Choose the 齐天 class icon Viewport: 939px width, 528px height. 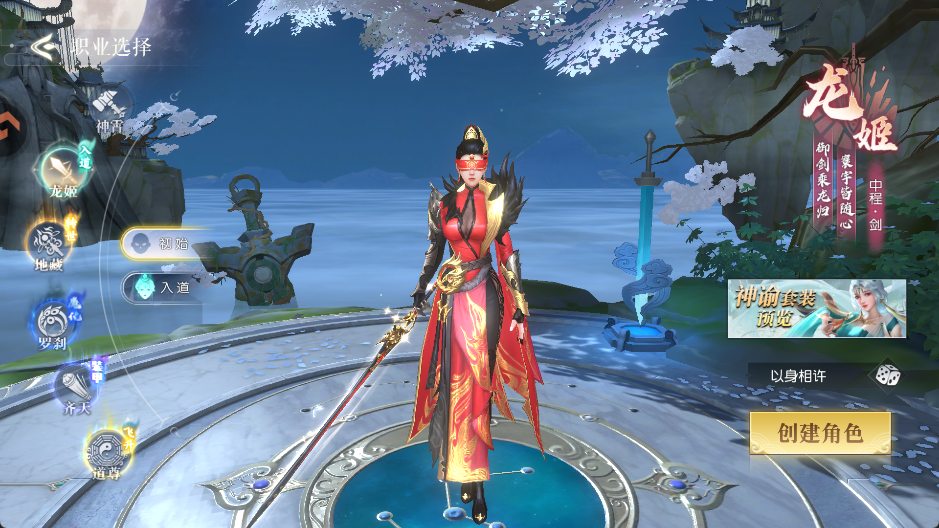[x=76, y=385]
